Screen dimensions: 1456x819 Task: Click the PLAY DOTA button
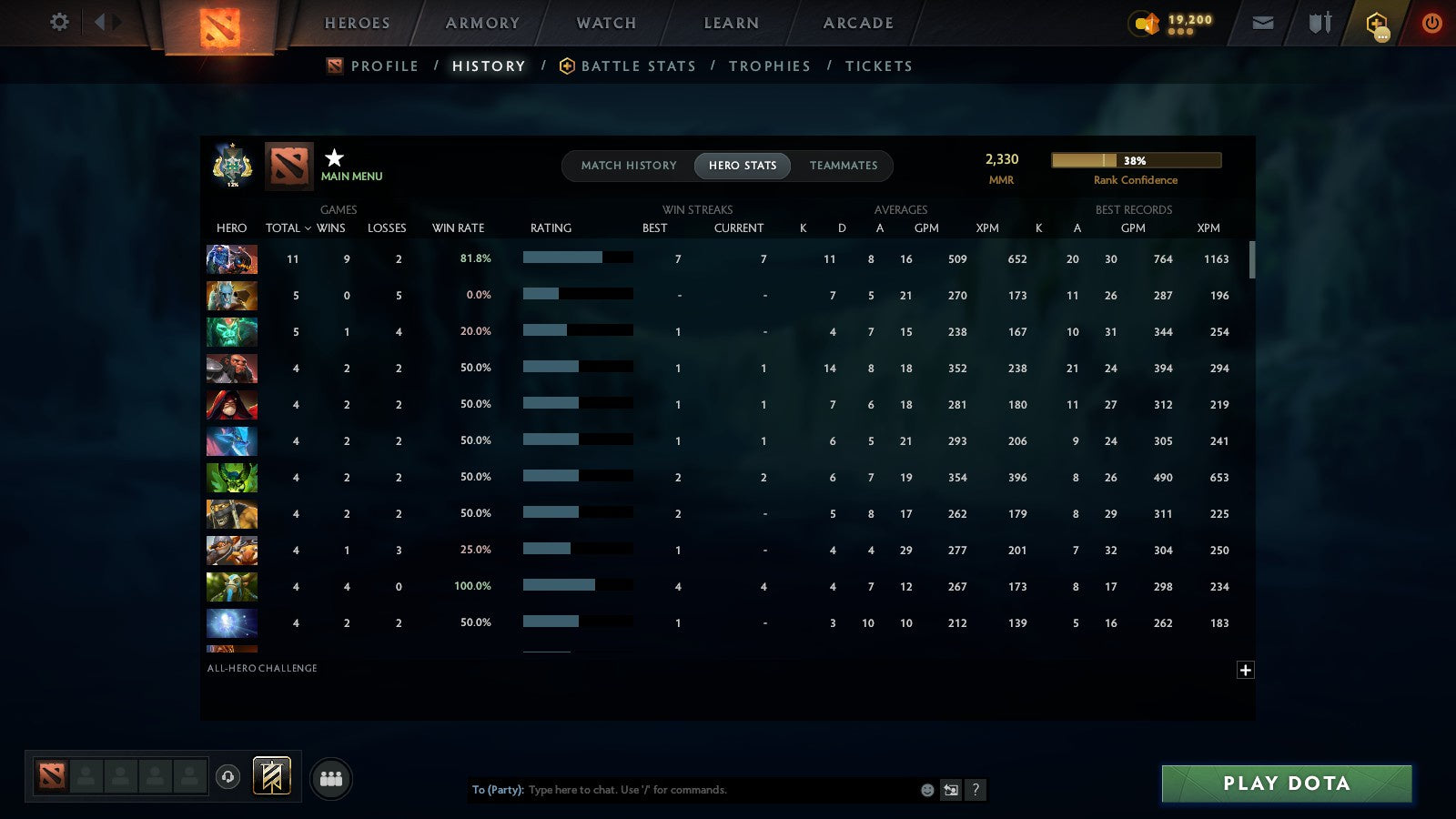tap(1285, 784)
